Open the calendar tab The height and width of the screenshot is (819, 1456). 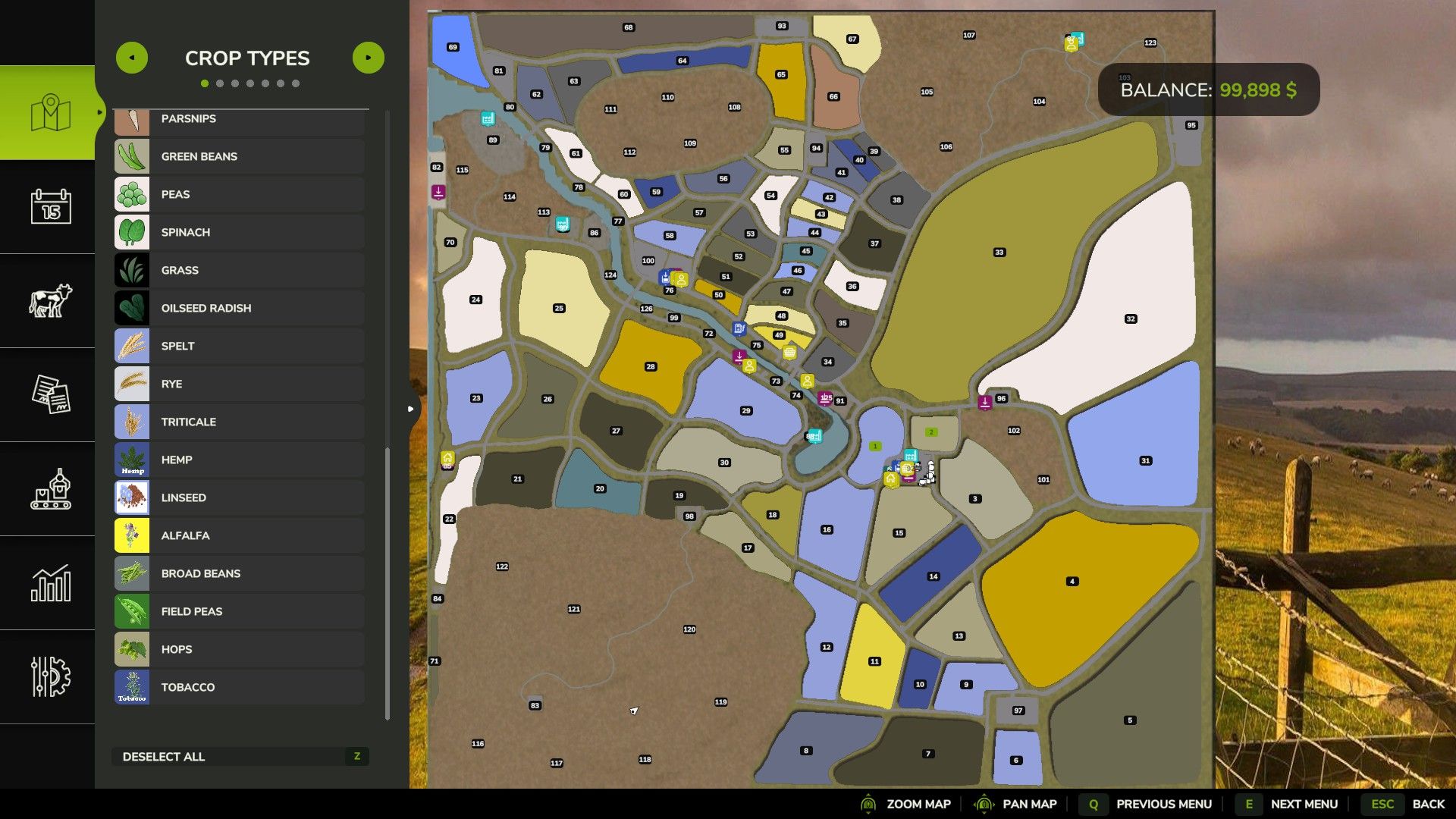point(50,206)
